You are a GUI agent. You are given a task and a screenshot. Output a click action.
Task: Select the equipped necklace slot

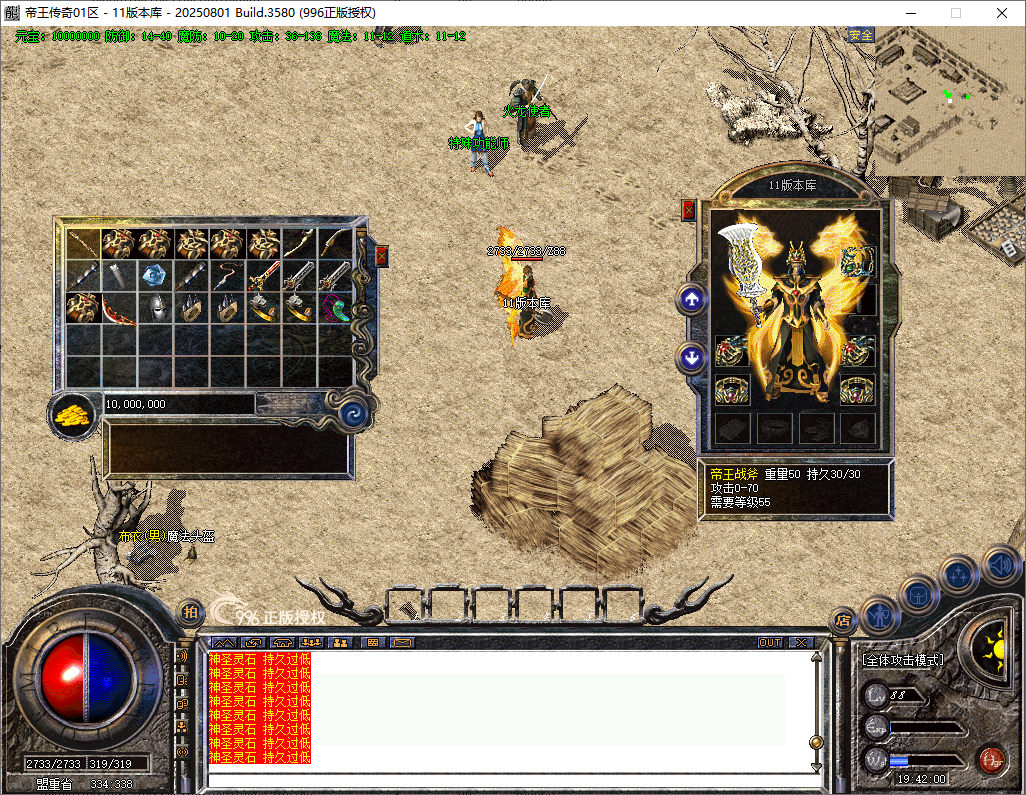[x=857, y=262]
